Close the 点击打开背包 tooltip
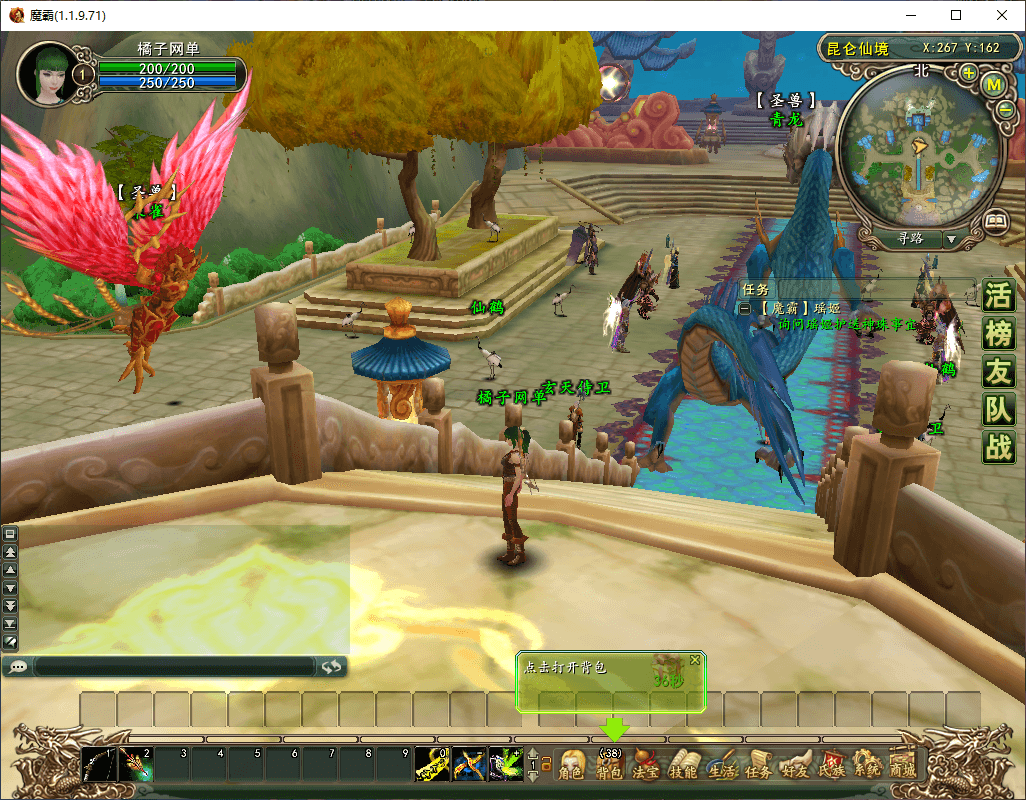 tap(695, 660)
